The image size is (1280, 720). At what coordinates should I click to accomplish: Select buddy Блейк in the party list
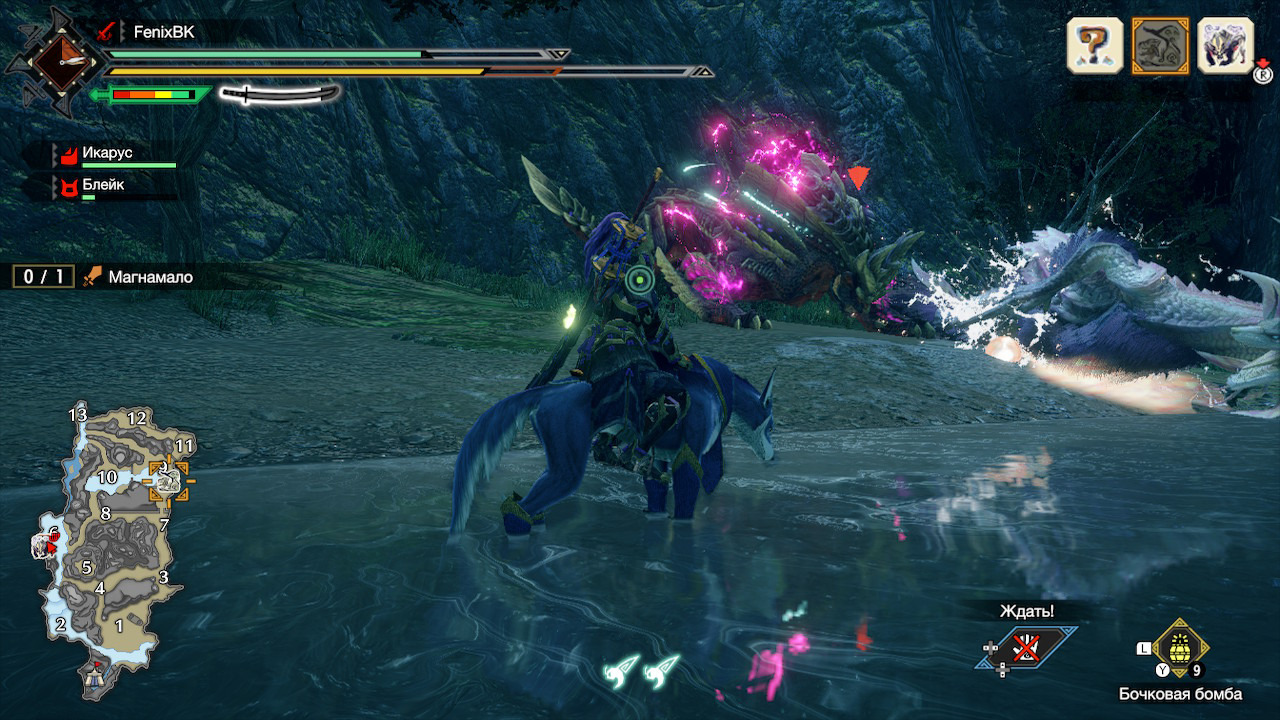coord(104,185)
